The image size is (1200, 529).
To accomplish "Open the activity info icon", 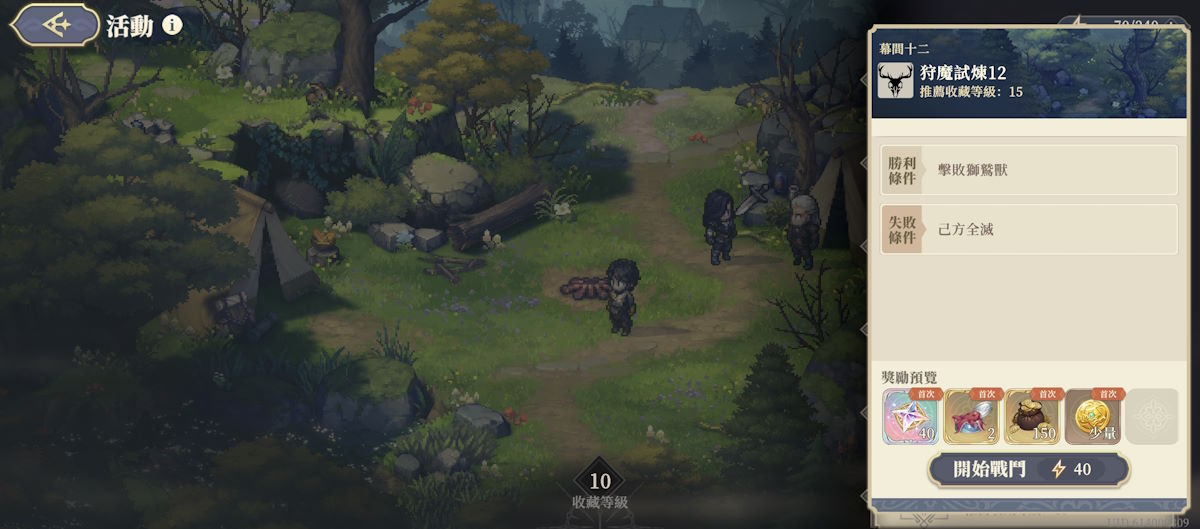I will tap(172, 24).
